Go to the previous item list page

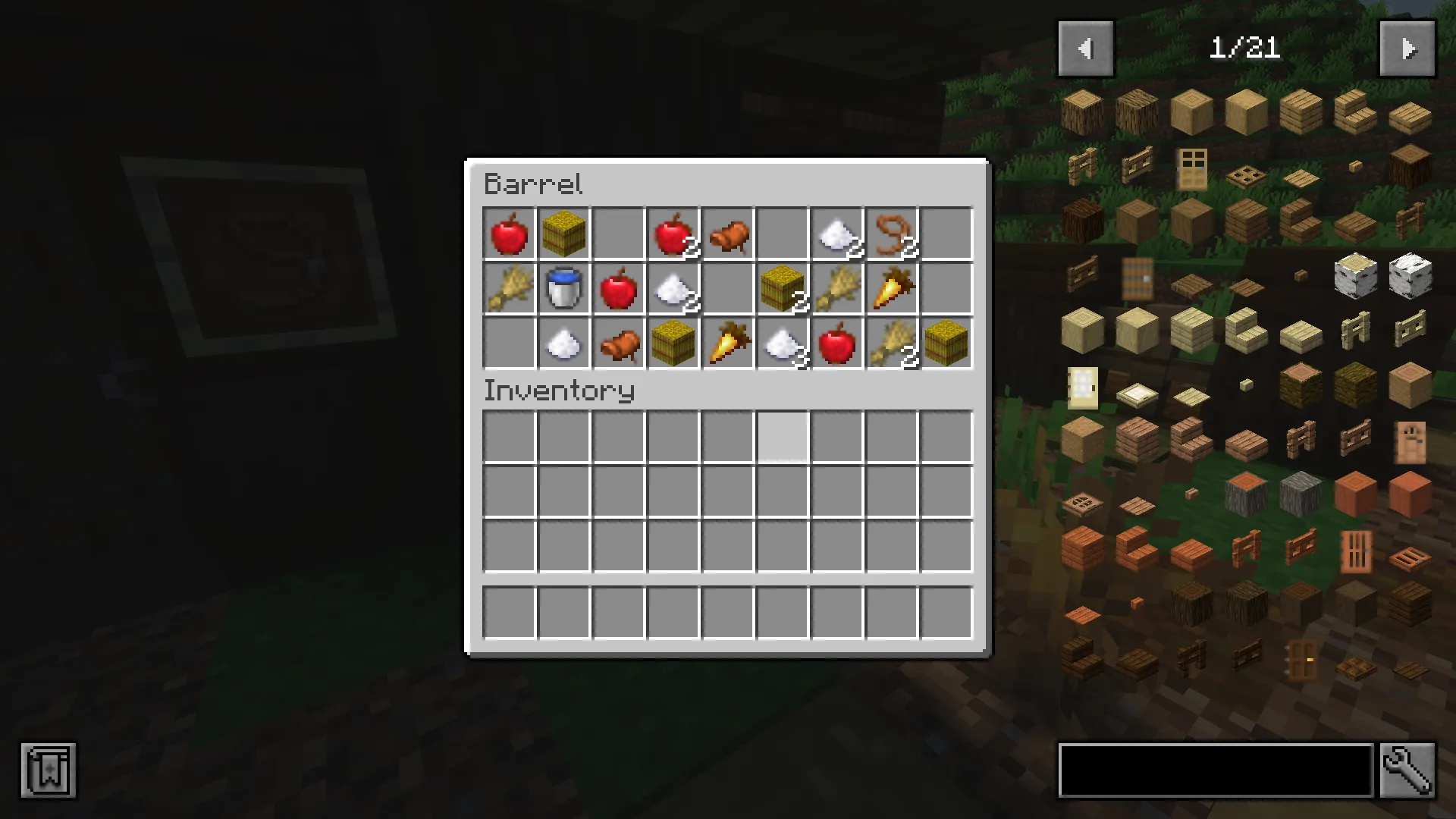click(1085, 48)
